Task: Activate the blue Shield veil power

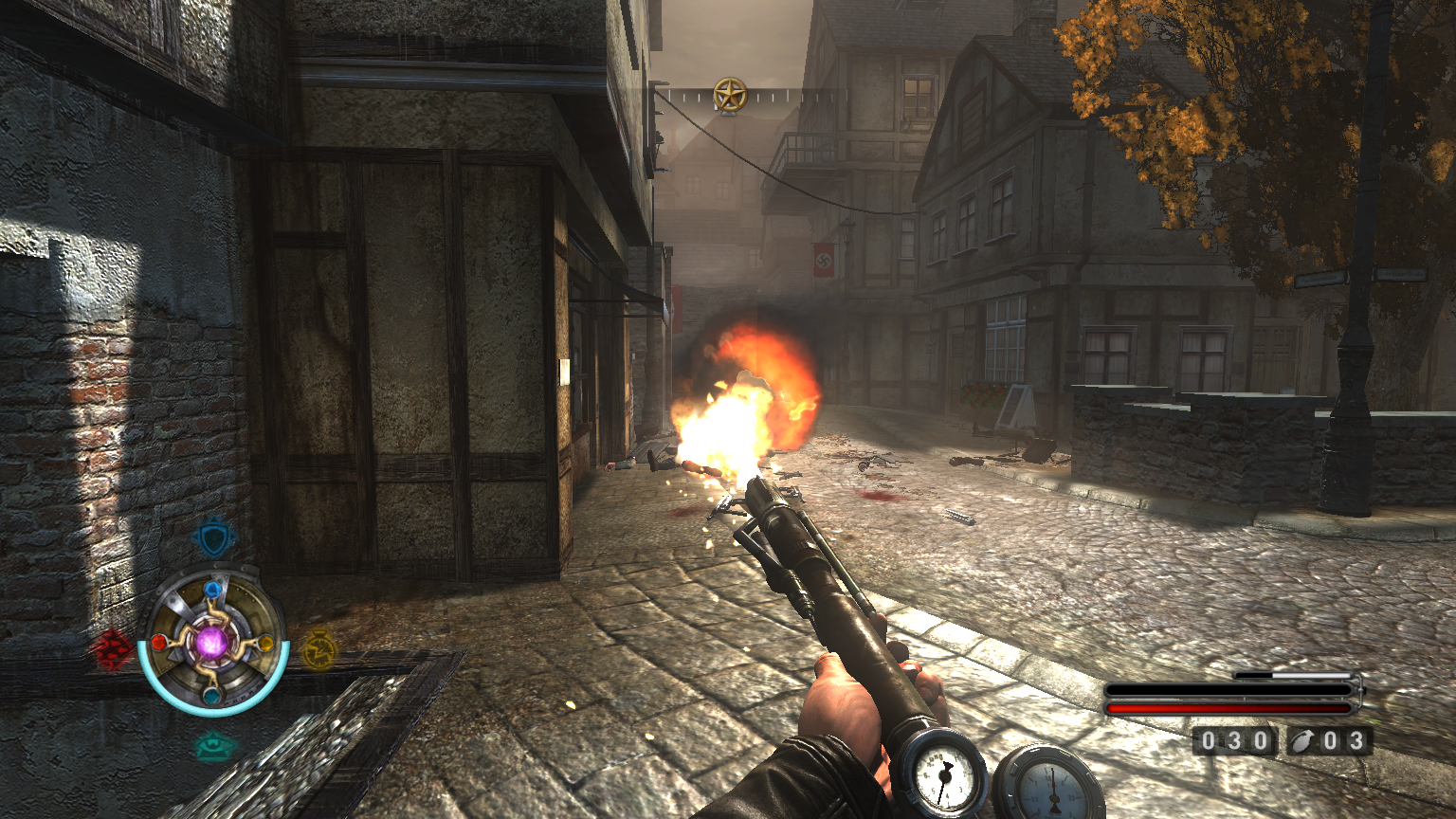Action: (213, 538)
